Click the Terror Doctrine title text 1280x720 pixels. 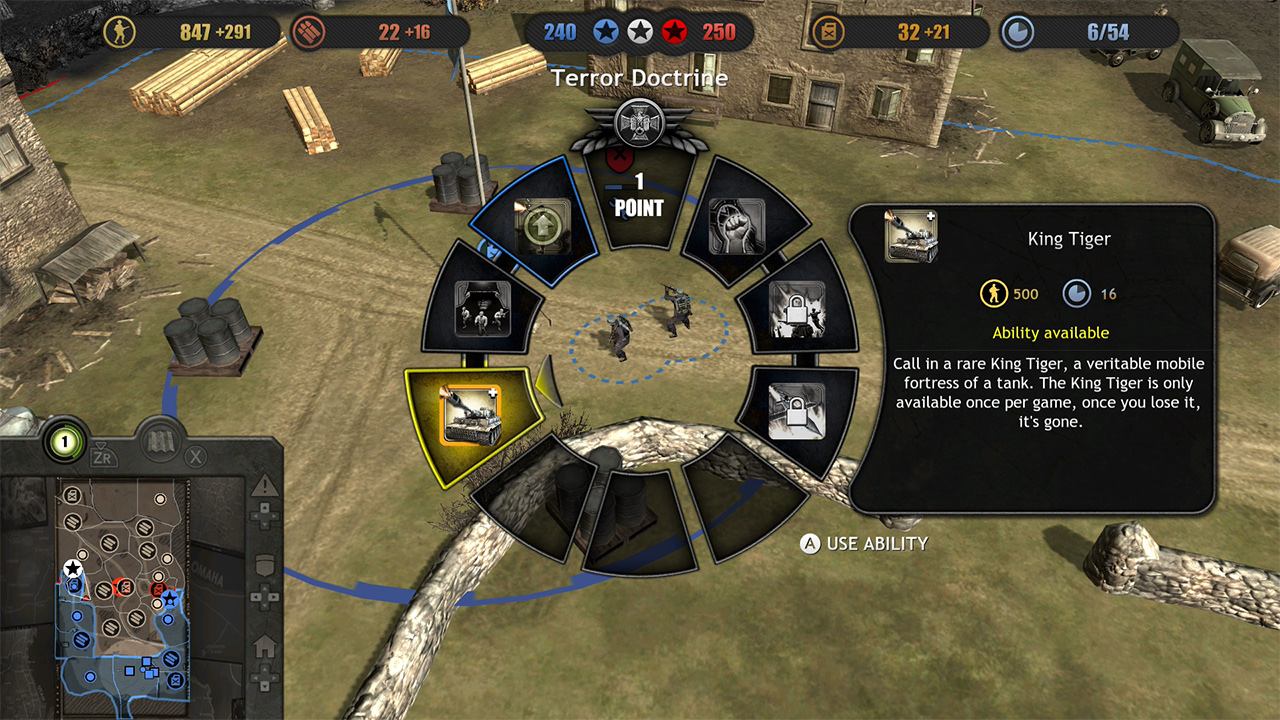point(640,77)
